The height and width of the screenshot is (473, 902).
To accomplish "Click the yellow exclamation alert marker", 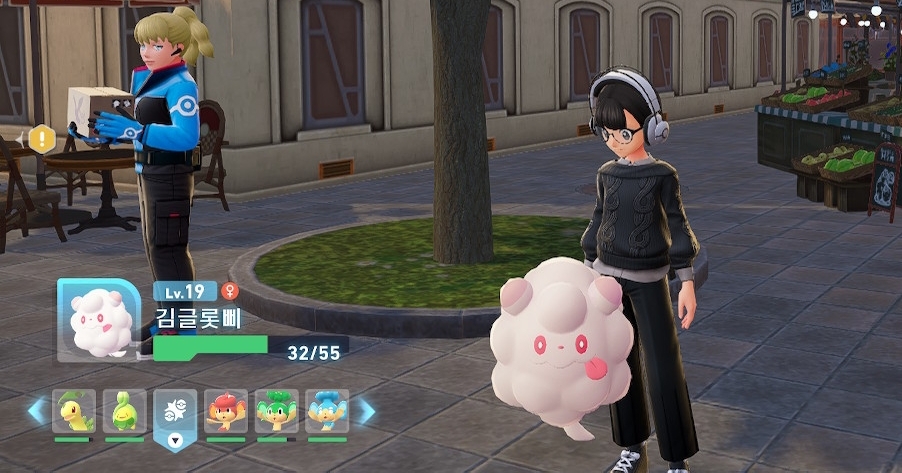I will [x=41, y=139].
